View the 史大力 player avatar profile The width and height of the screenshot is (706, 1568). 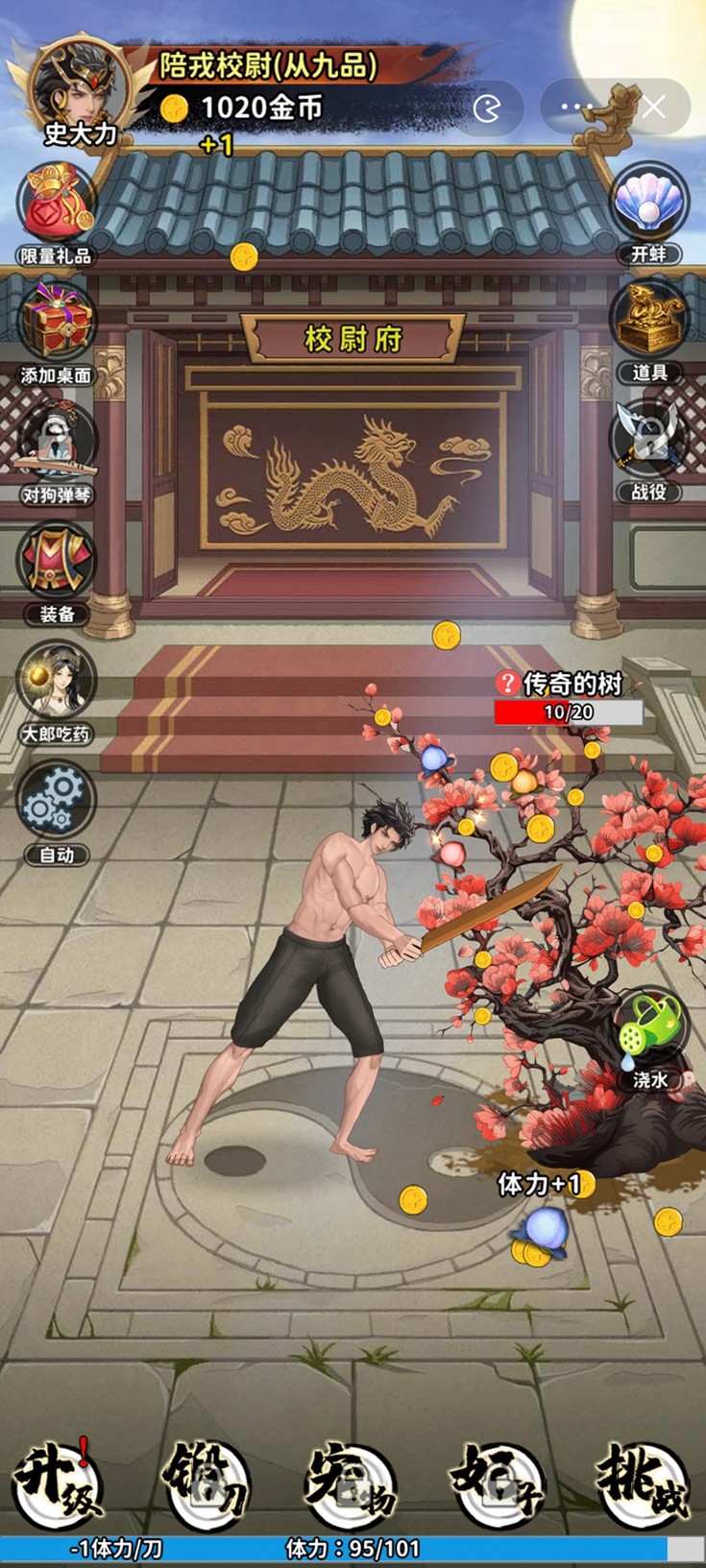click(x=79, y=88)
